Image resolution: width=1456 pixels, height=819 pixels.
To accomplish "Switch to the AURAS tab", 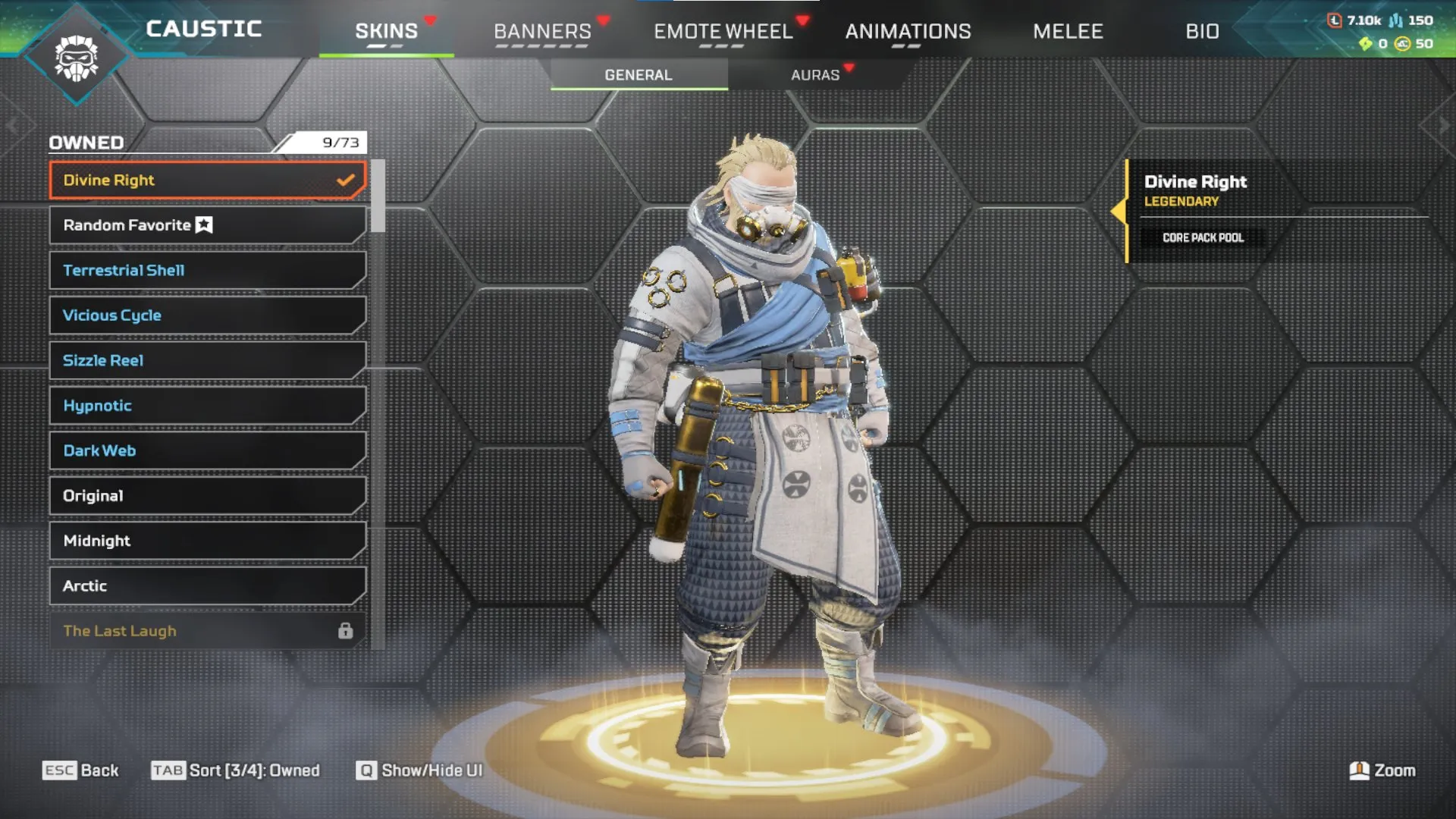I will pos(814,74).
